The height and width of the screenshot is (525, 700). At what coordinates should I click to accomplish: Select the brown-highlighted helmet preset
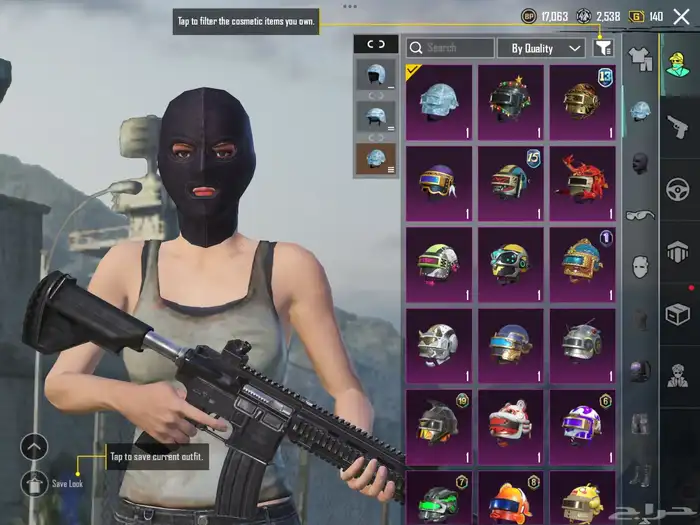tap(376, 158)
